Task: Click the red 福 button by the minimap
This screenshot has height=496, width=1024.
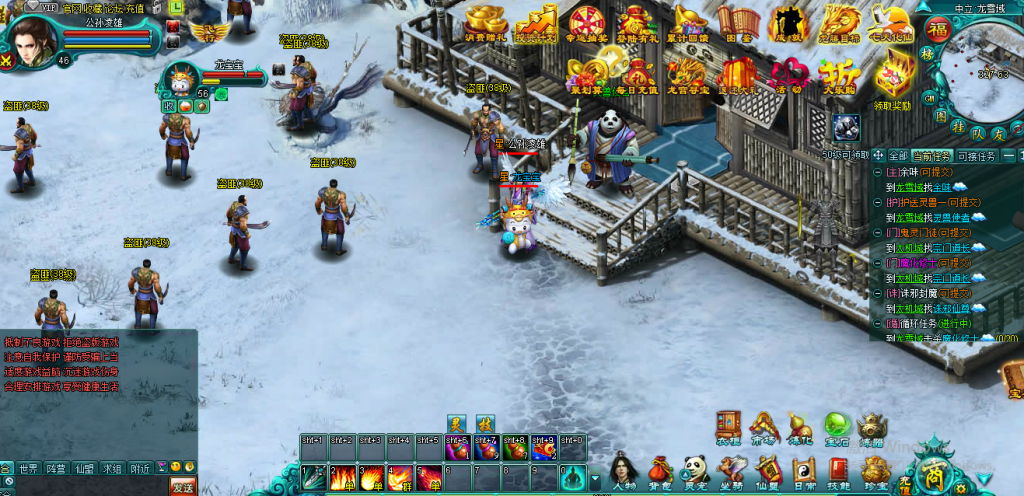Action: pyautogui.click(x=937, y=27)
